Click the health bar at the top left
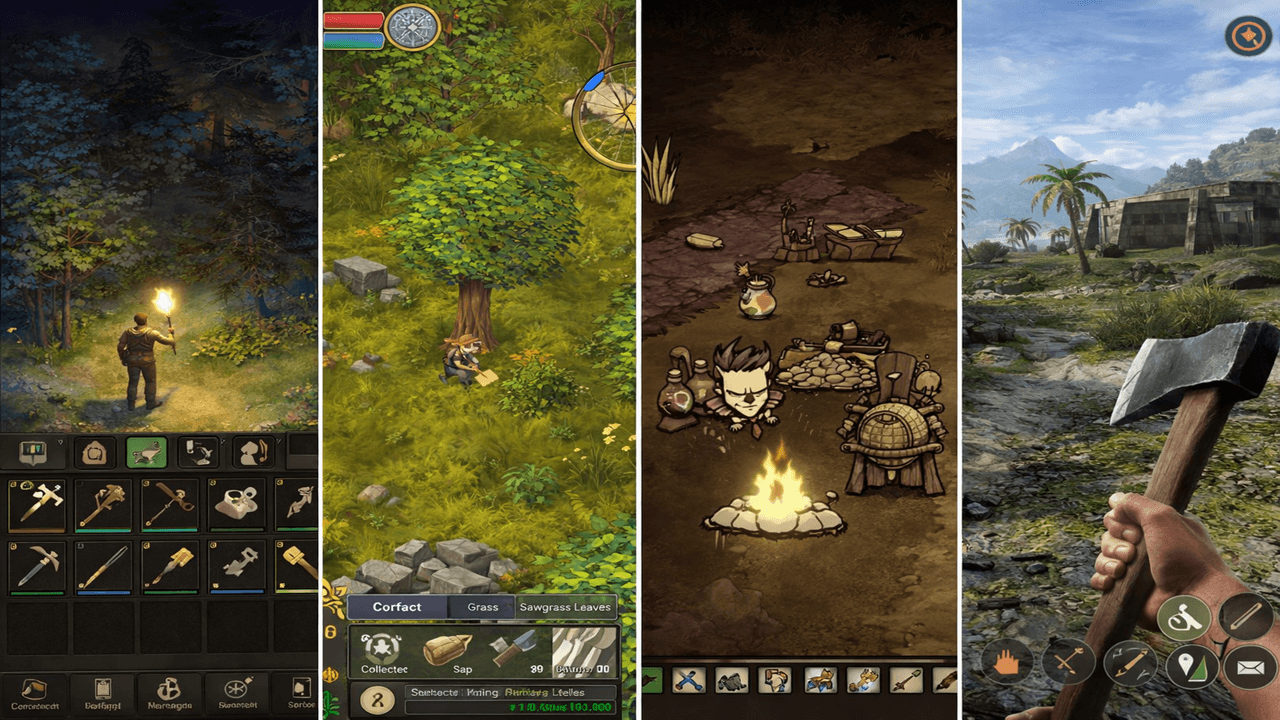The height and width of the screenshot is (720, 1280). coord(350,18)
